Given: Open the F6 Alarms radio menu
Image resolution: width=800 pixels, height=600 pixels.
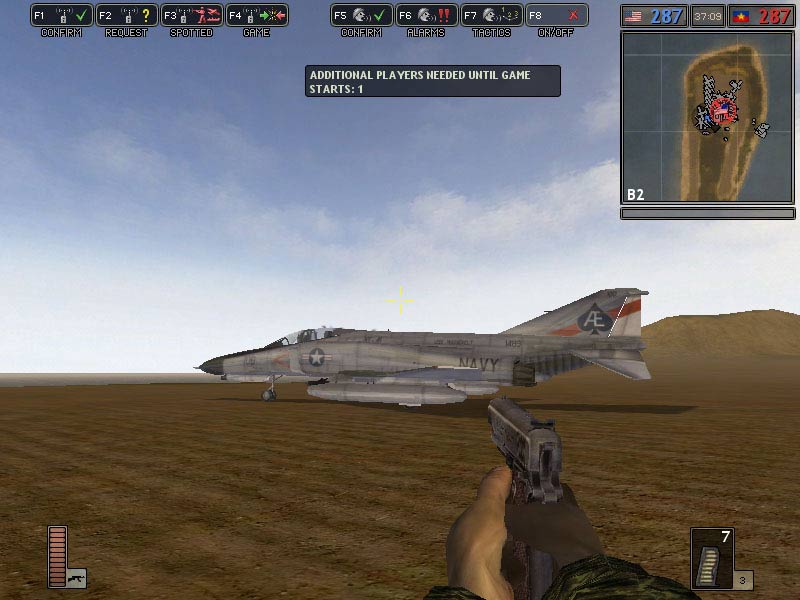Looking at the screenshot, I should coord(426,16).
